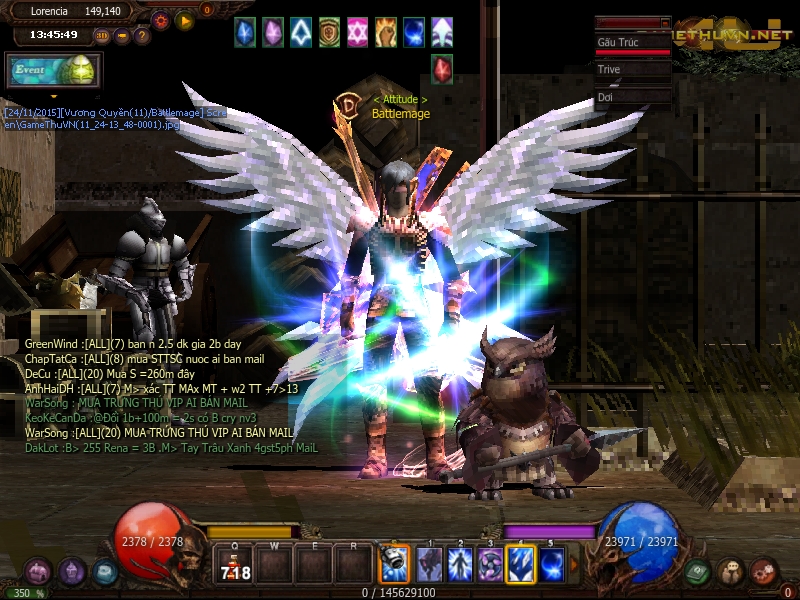The image size is (800, 600).
Task: Select the six-pointed star buff icon
Action: click(357, 32)
